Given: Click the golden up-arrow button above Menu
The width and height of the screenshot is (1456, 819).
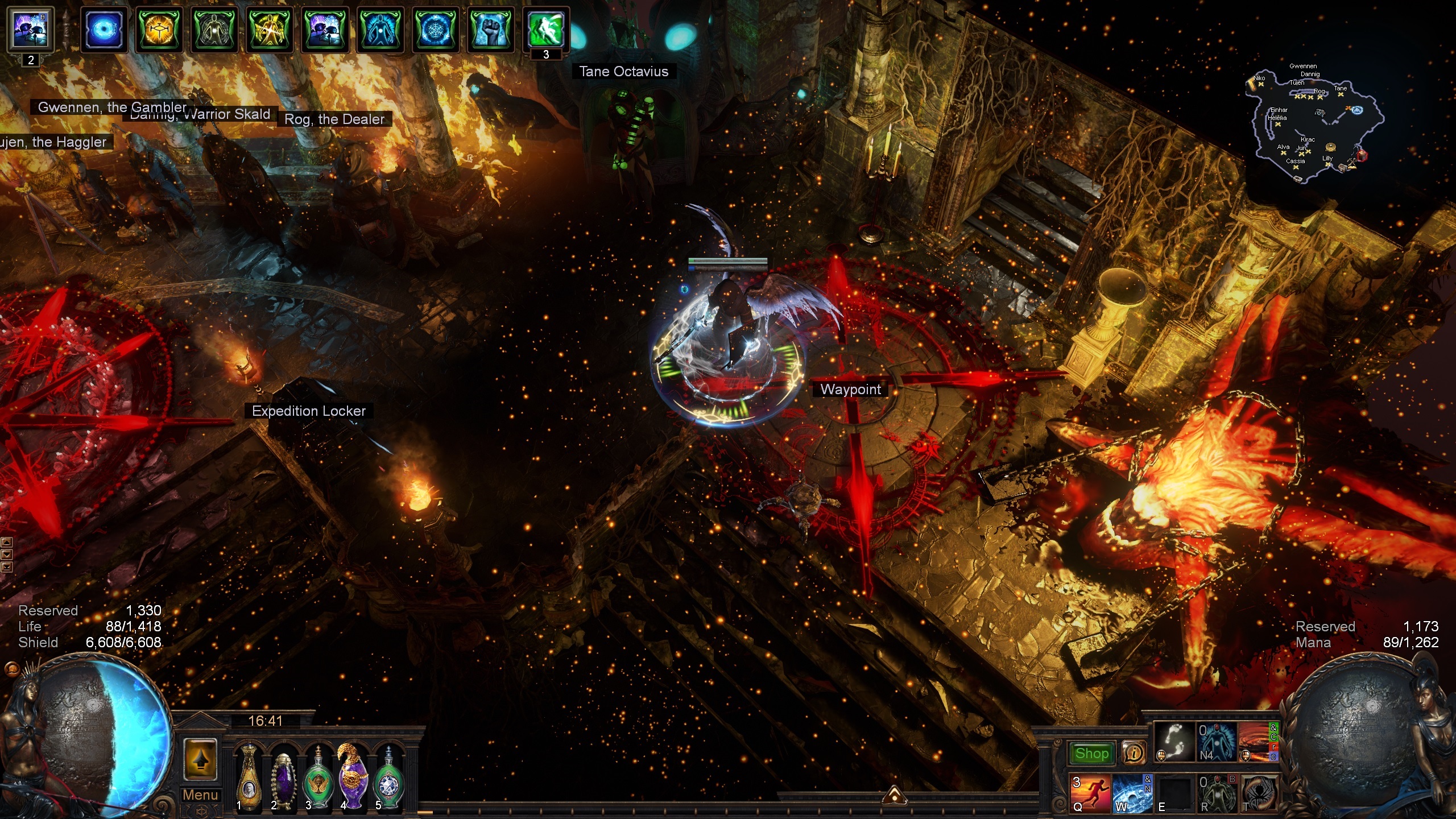Looking at the screenshot, I should pos(200,759).
